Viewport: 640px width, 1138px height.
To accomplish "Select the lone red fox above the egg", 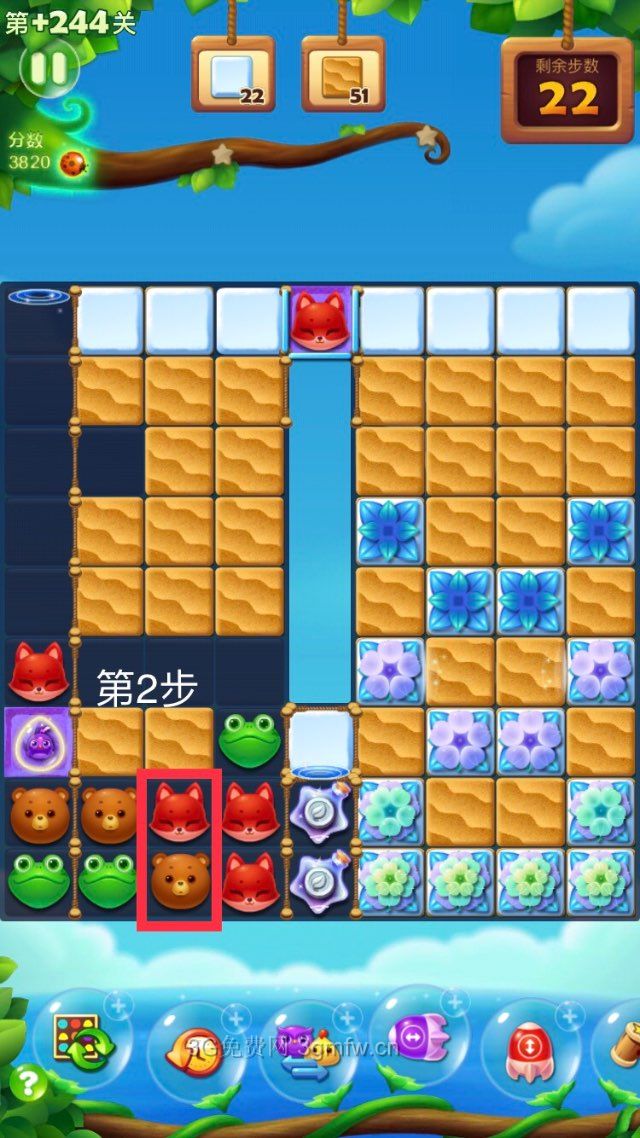I will point(37,671).
